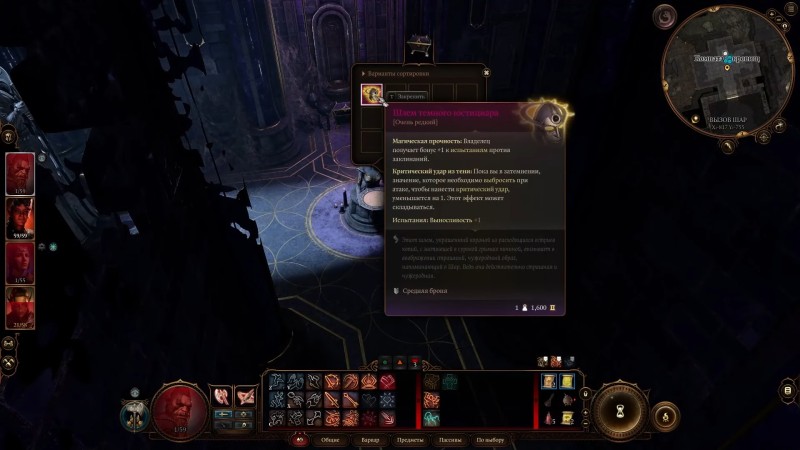
Task: Select the main-hand axe weapon slot
Action: coord(222,396)
